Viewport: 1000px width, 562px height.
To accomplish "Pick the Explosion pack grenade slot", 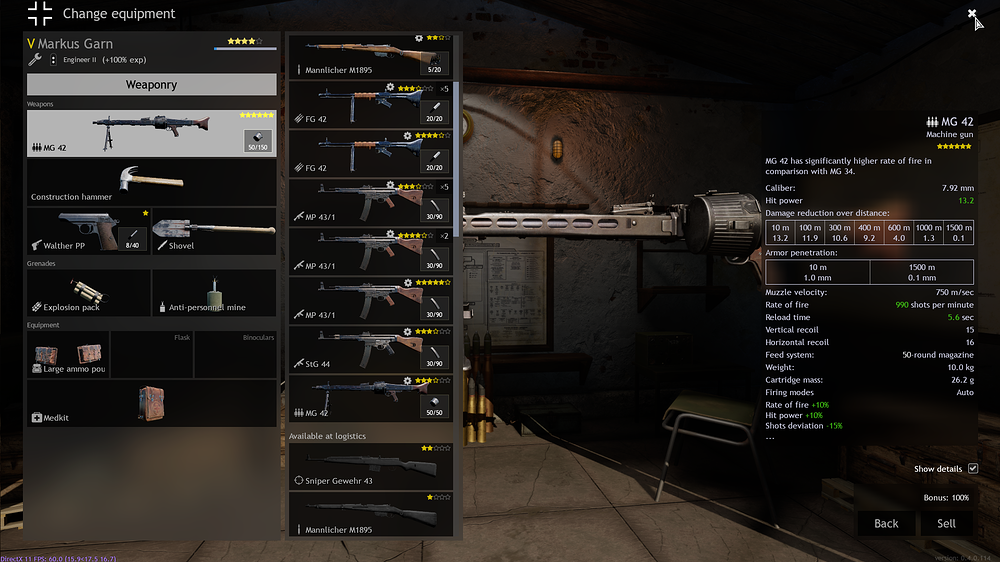I will point(89,293).
